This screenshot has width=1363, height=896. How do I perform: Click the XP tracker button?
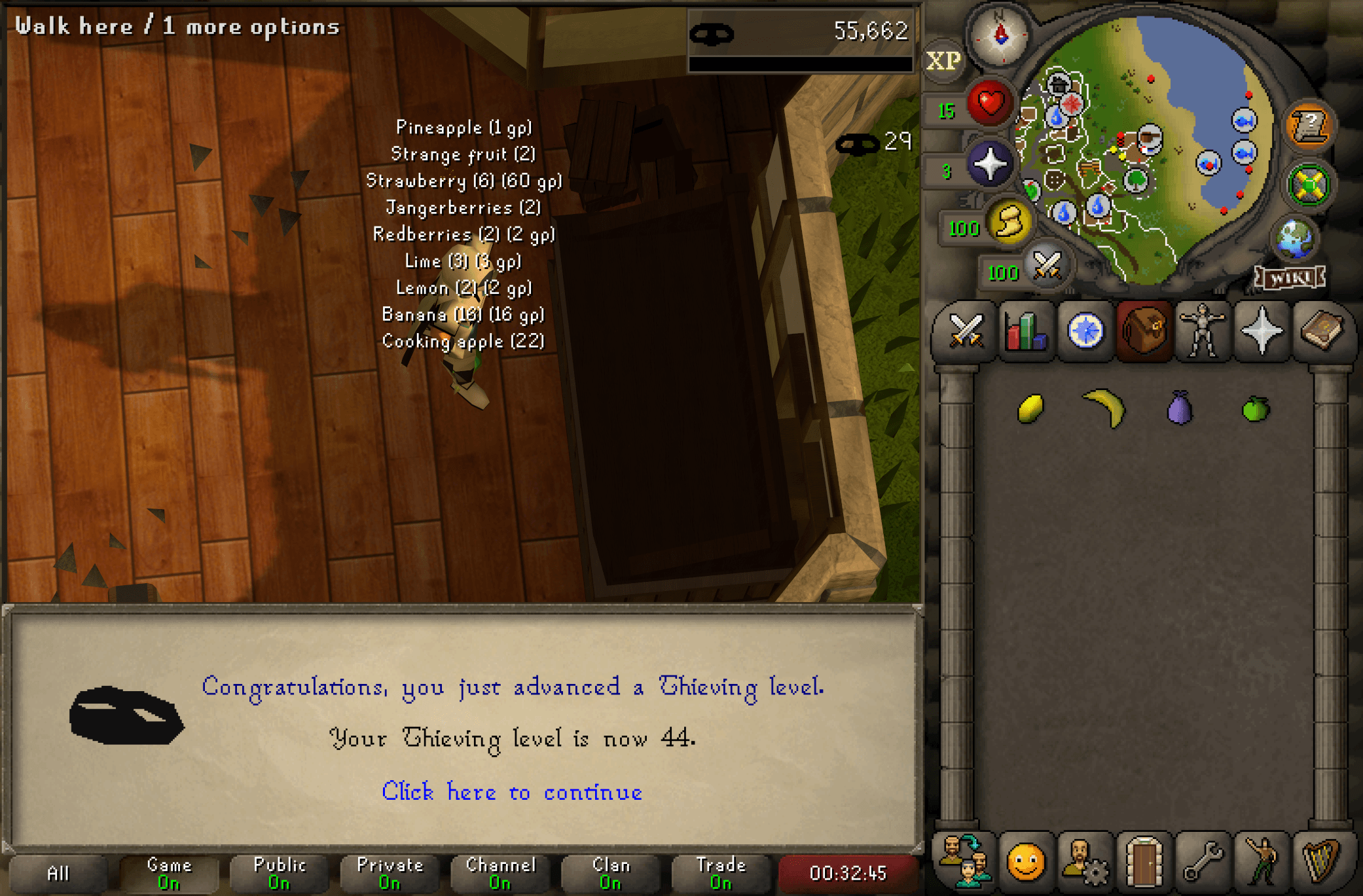(x=943, y=61)
